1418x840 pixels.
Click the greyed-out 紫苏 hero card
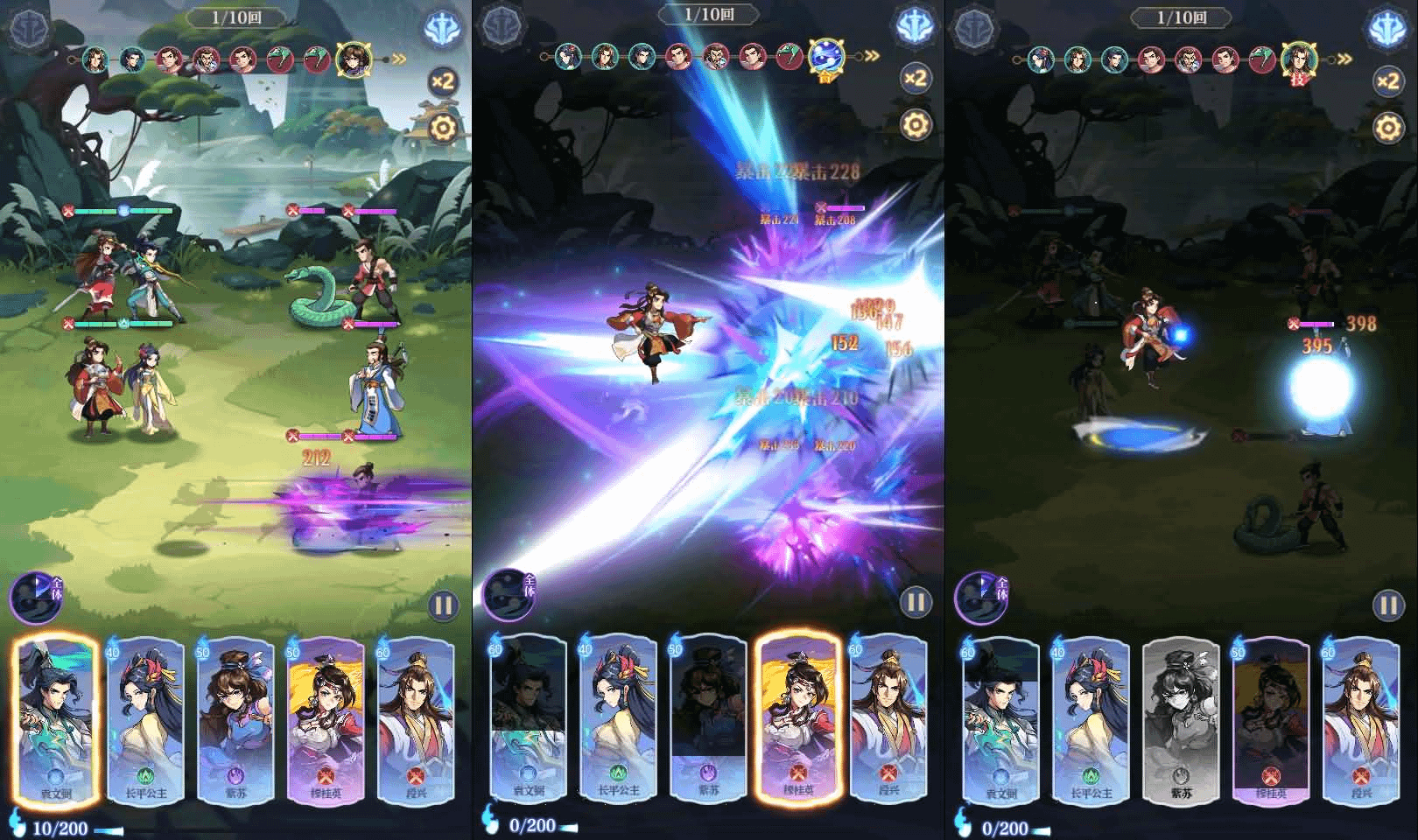[1181, 719]
